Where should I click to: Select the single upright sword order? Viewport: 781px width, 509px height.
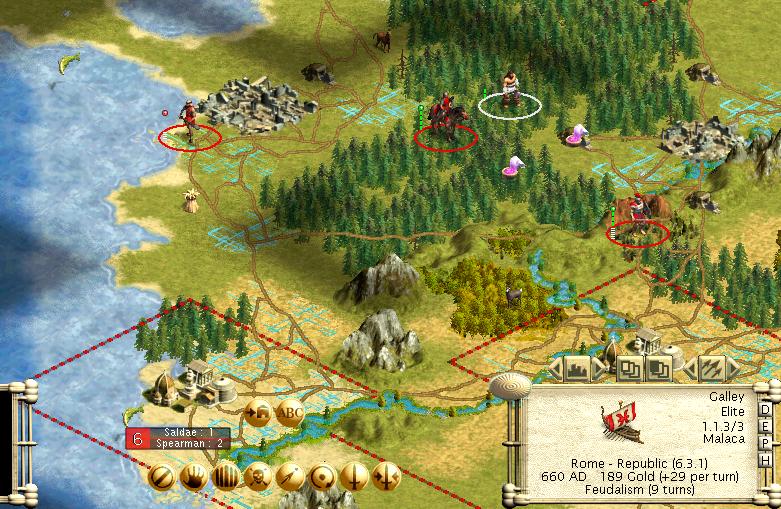(354, 476)
